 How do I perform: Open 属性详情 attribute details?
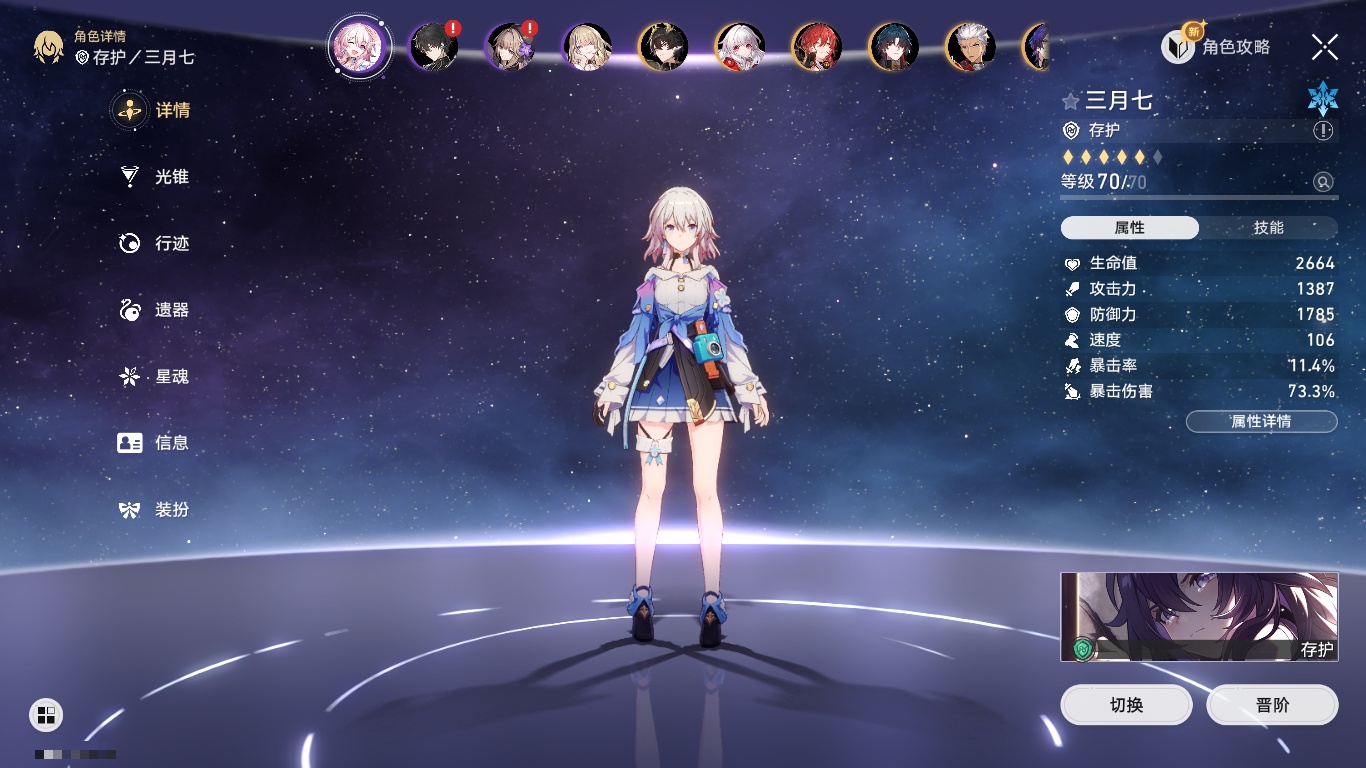pyautogui.click(x=1261, y=422)
